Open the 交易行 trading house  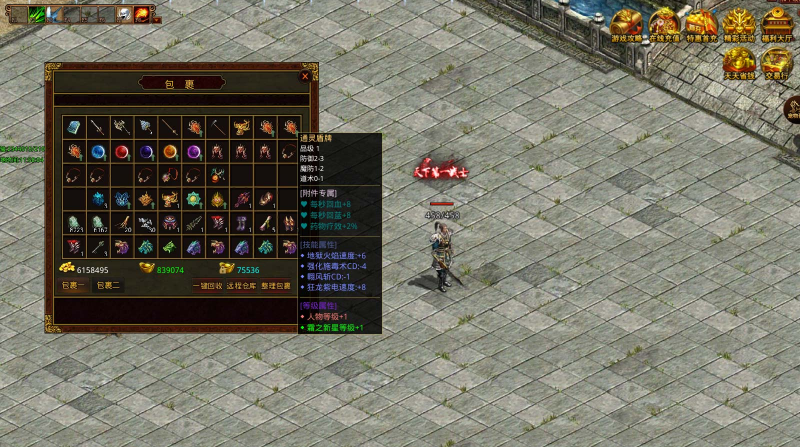pyautogui.click(x=775, y=62)
